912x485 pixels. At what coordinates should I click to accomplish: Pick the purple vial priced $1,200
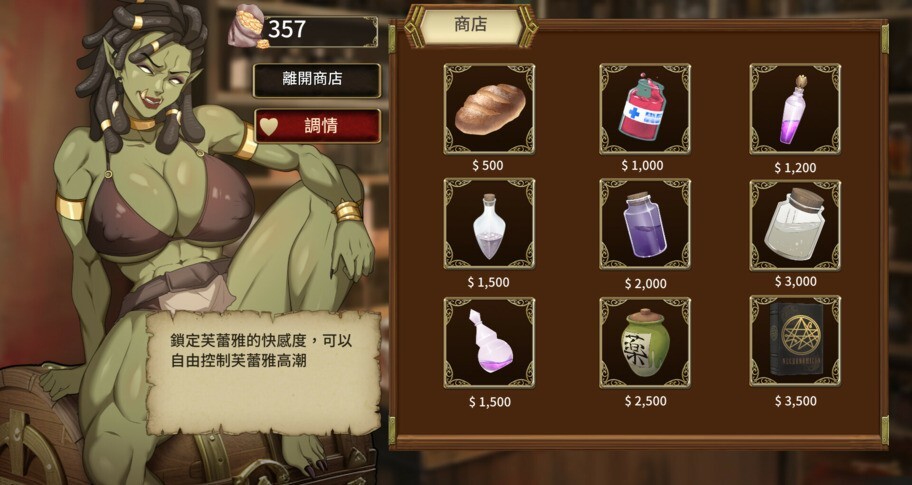pyautogui.click(x=795, y=109)
